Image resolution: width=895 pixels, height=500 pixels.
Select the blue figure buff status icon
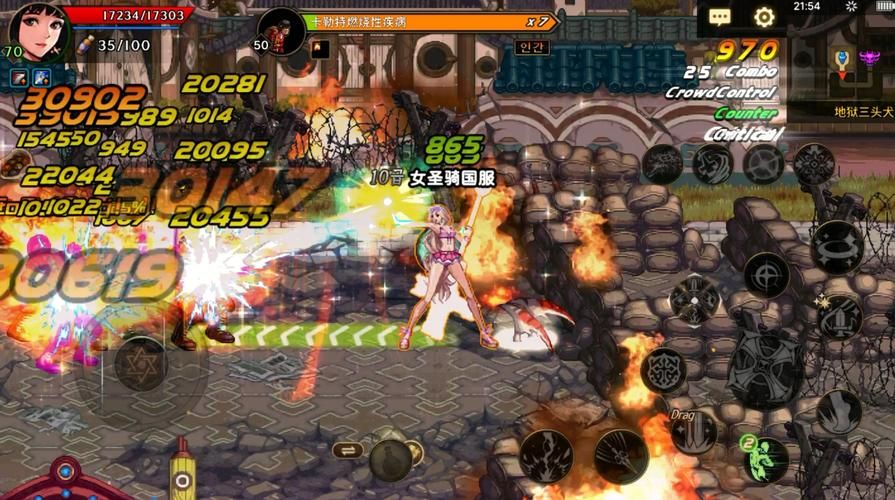(42, 77)
